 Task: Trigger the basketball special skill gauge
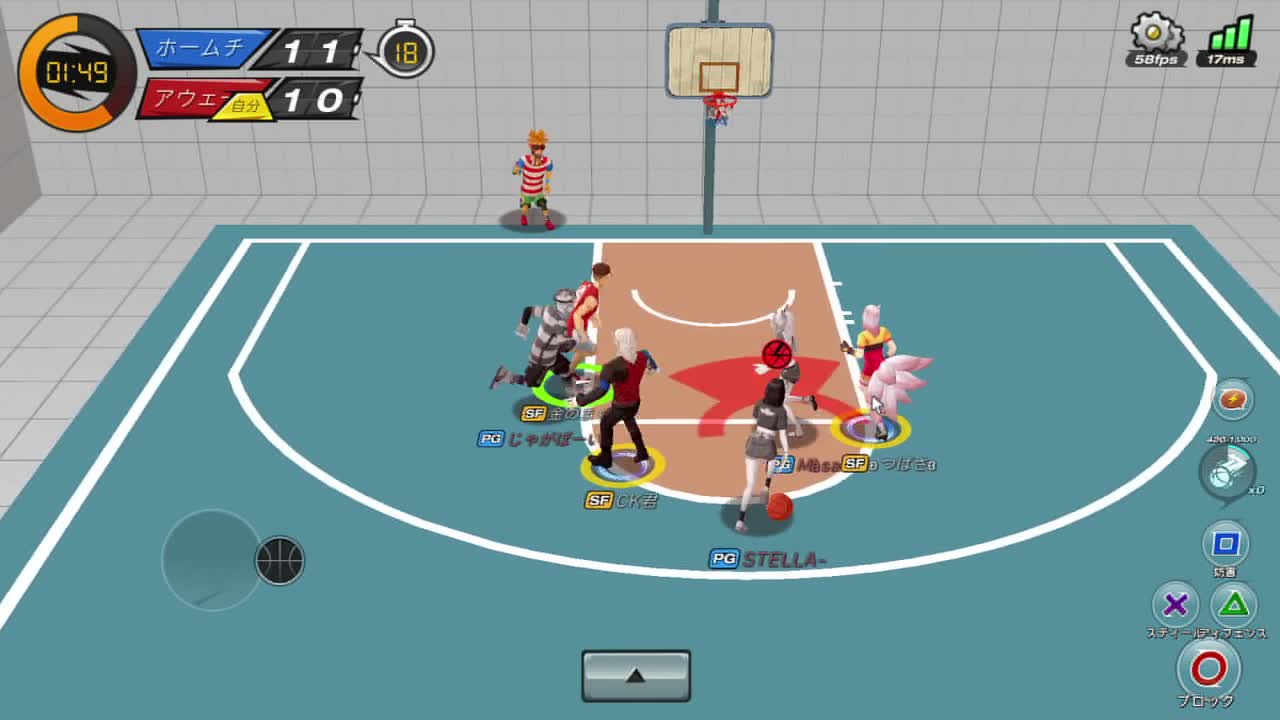click(1226, 470)
